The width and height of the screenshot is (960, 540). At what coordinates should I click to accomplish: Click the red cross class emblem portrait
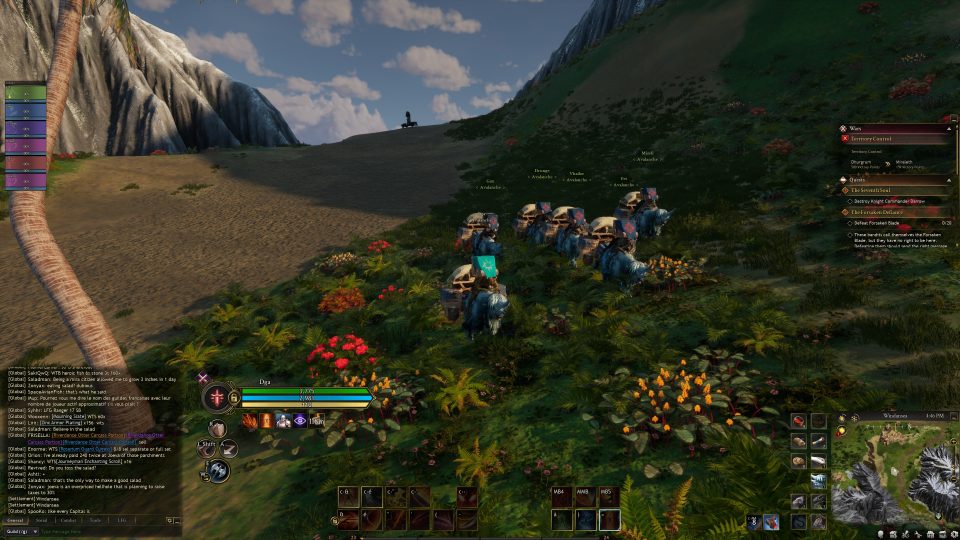(x=217, y=396)
